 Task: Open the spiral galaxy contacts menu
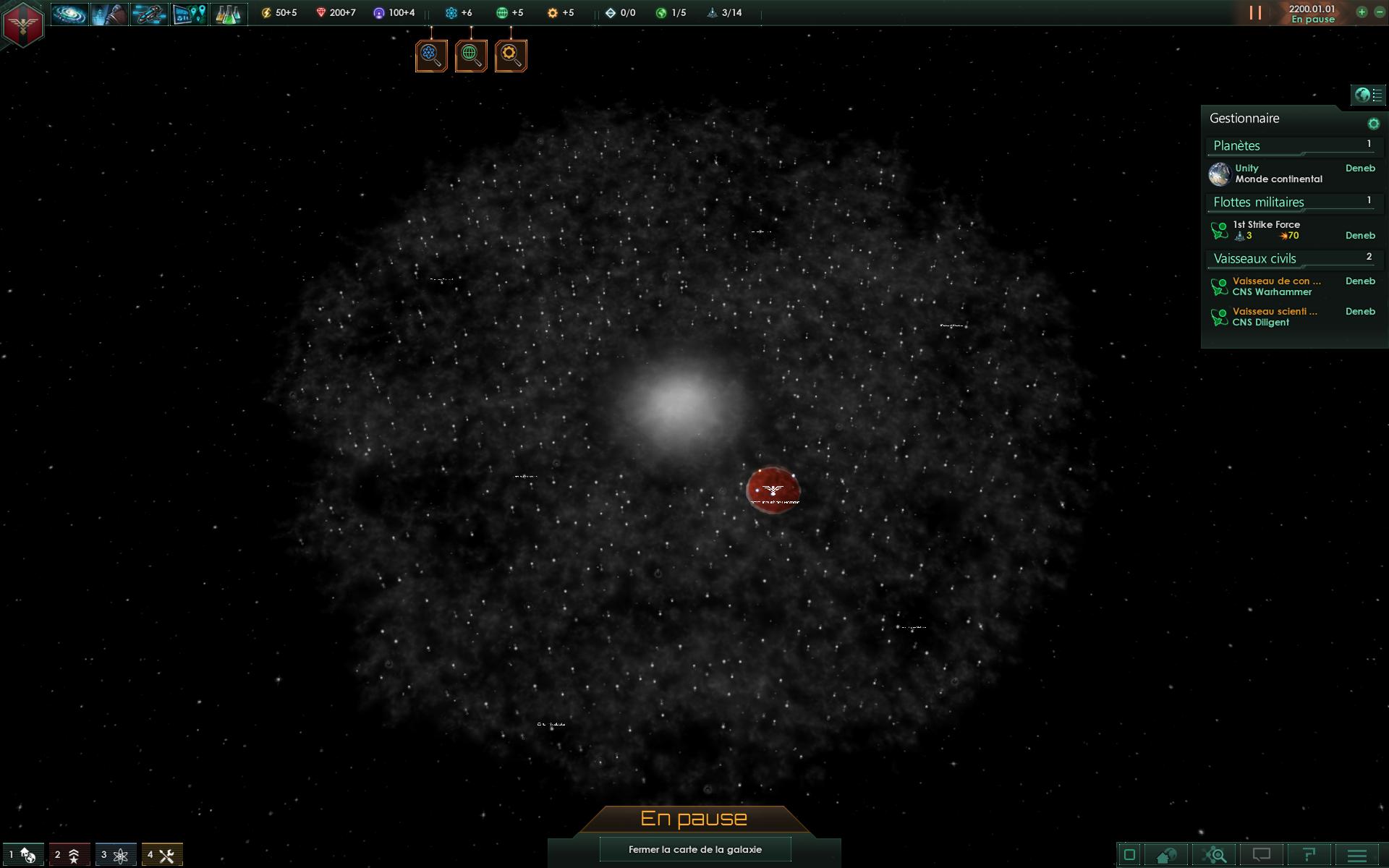coord(69,14)
